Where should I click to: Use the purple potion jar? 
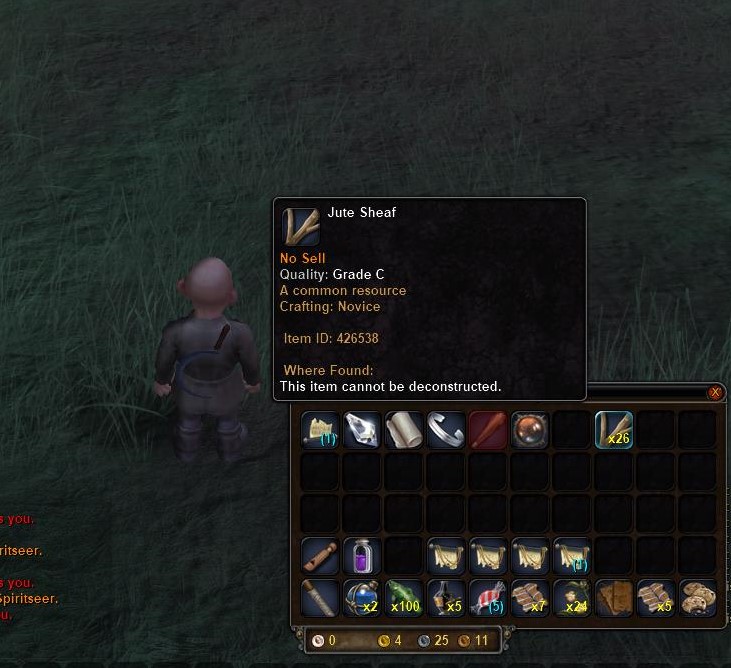[x=361, y=556]
